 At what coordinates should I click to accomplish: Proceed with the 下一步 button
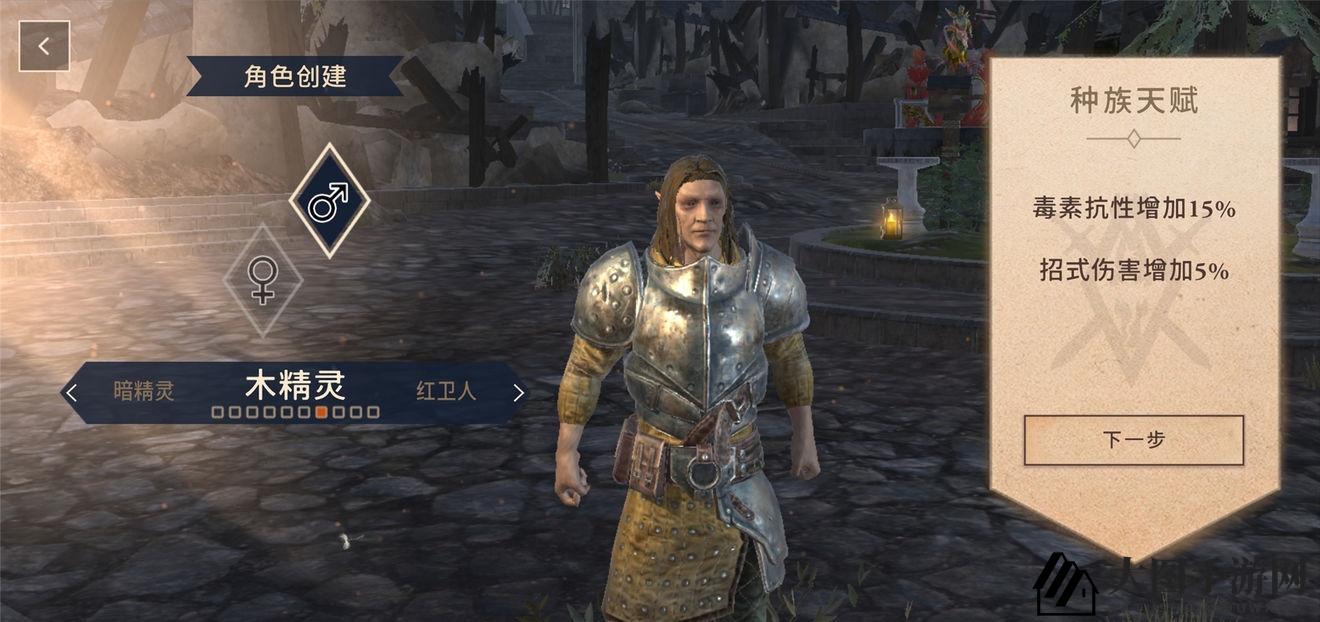[x=1133, y=440]
